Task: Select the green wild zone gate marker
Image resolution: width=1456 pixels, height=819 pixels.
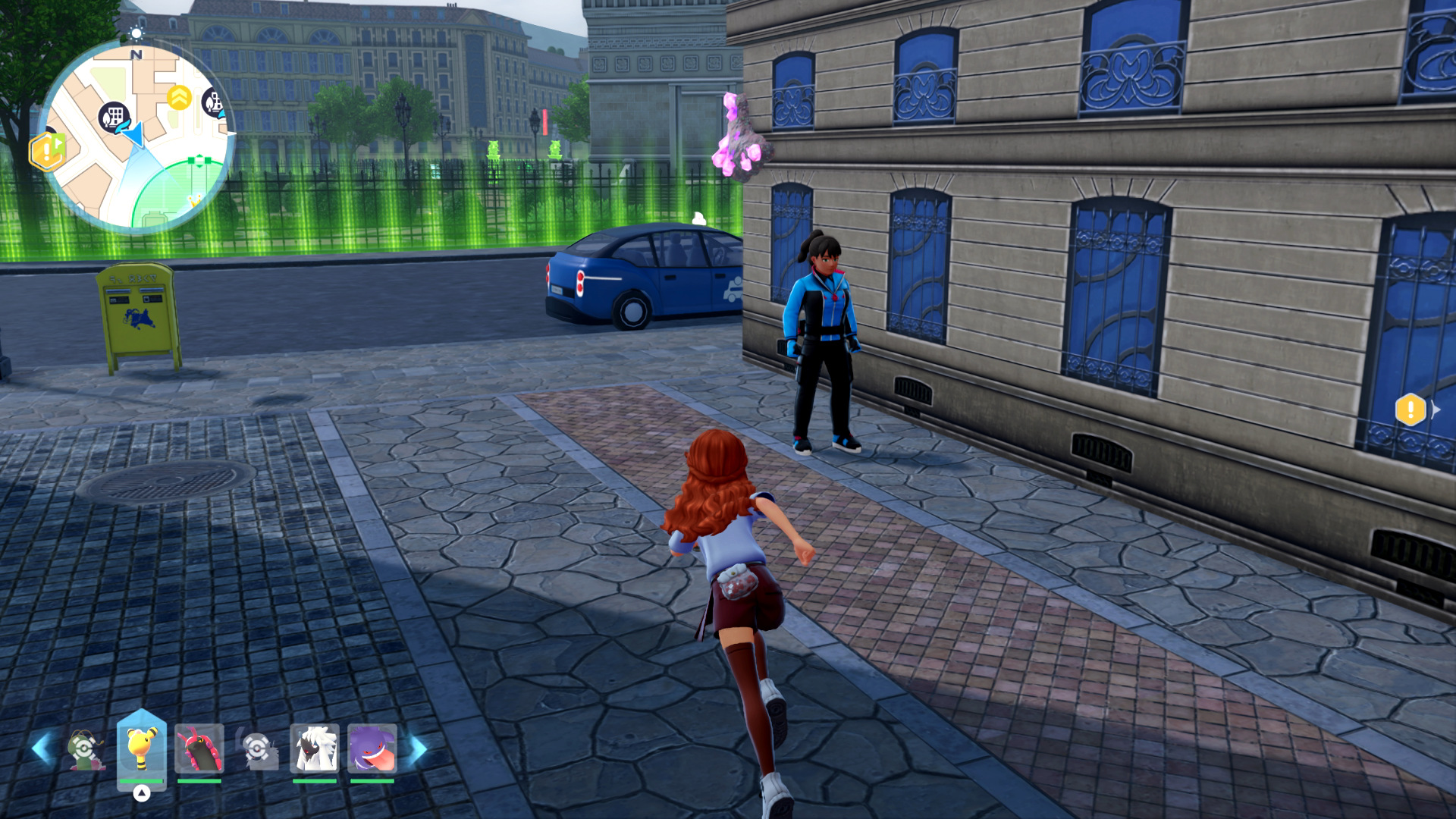Action: (199, 160)
